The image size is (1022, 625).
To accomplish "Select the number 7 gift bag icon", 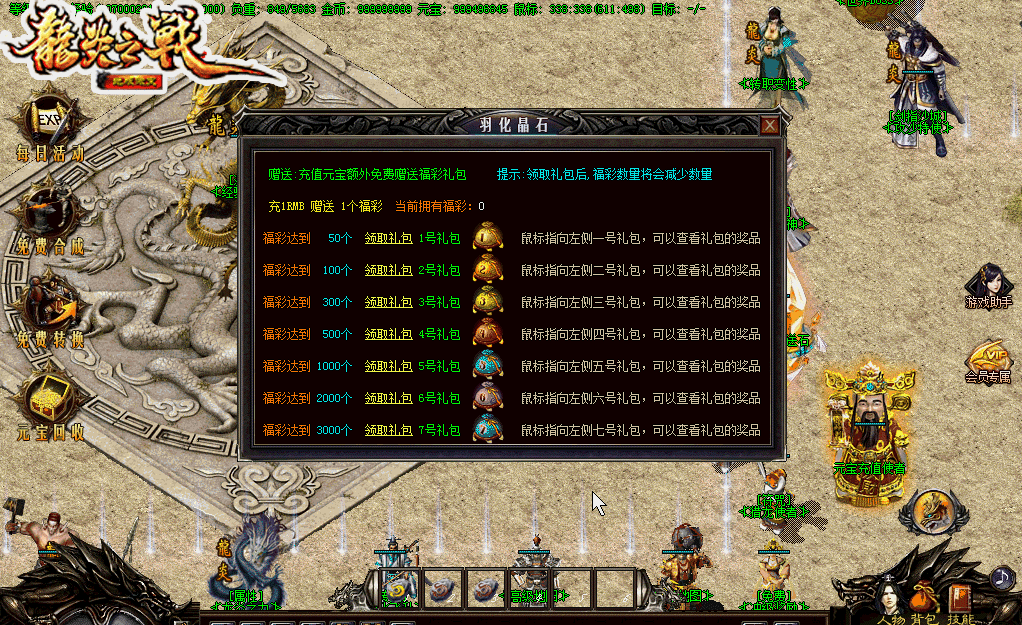I will click(x=487, y=429).
